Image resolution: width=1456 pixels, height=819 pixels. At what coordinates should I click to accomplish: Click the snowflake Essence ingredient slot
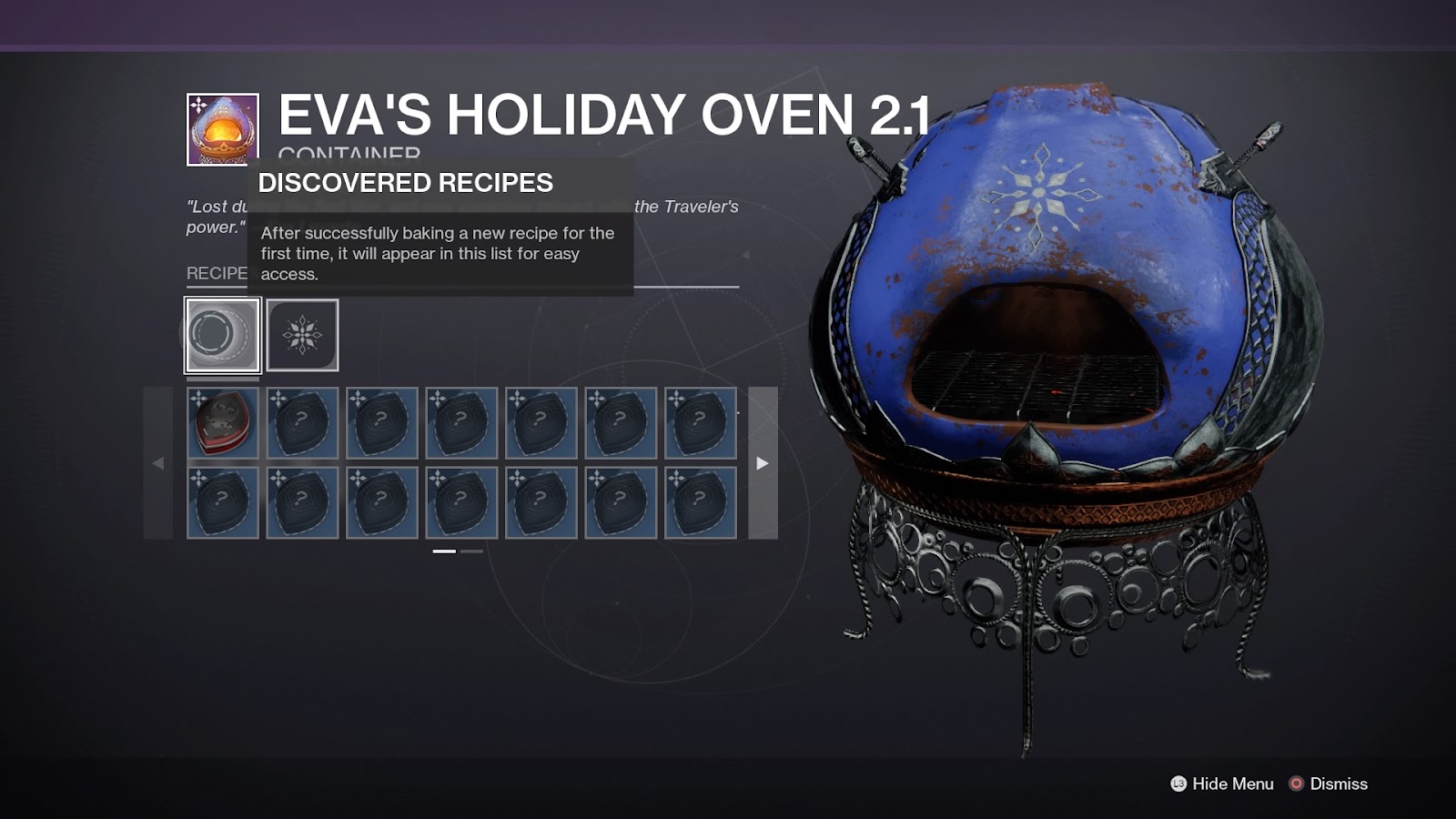coord(303,334)
